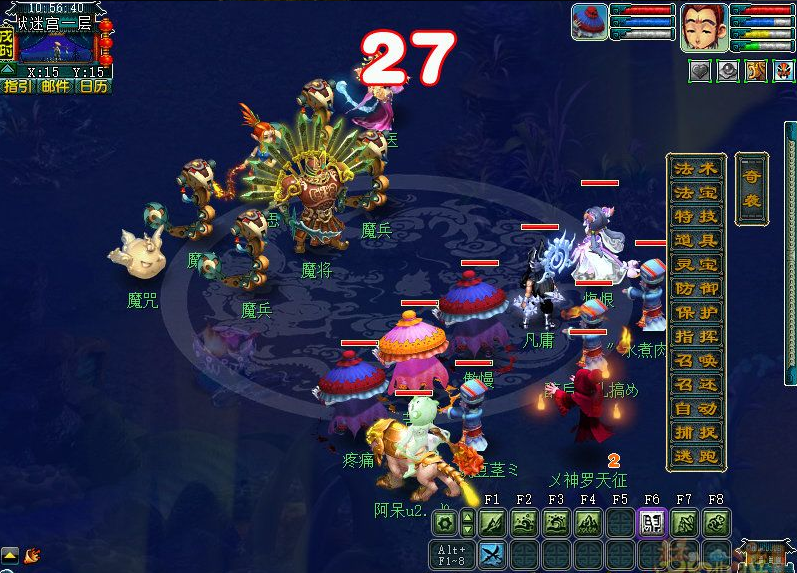797x573 pixels.
Task: Open the 指引 guide button
Action: pyautogui.click(x=17, y=87)
